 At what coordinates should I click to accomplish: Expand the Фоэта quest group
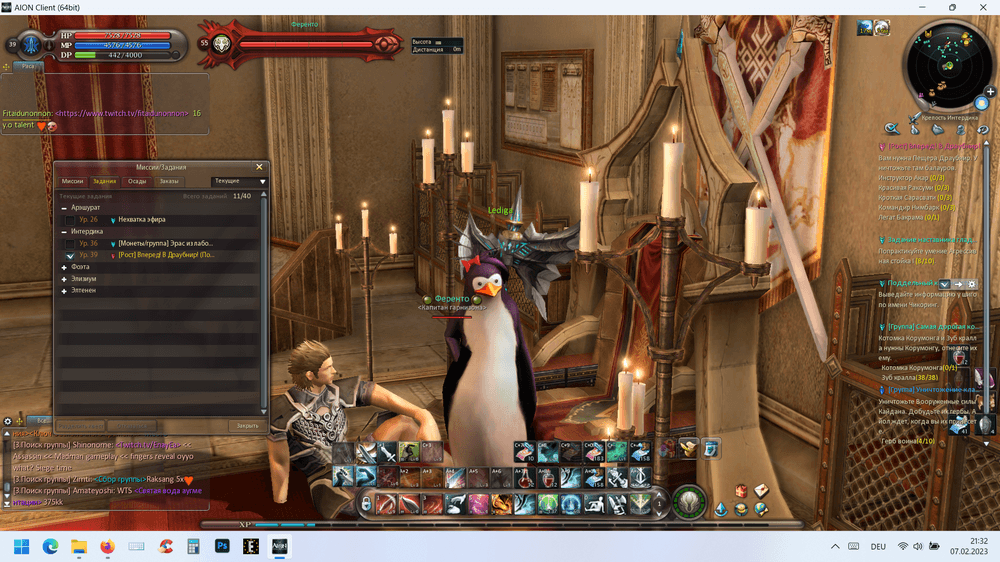[x=64, y=267]
